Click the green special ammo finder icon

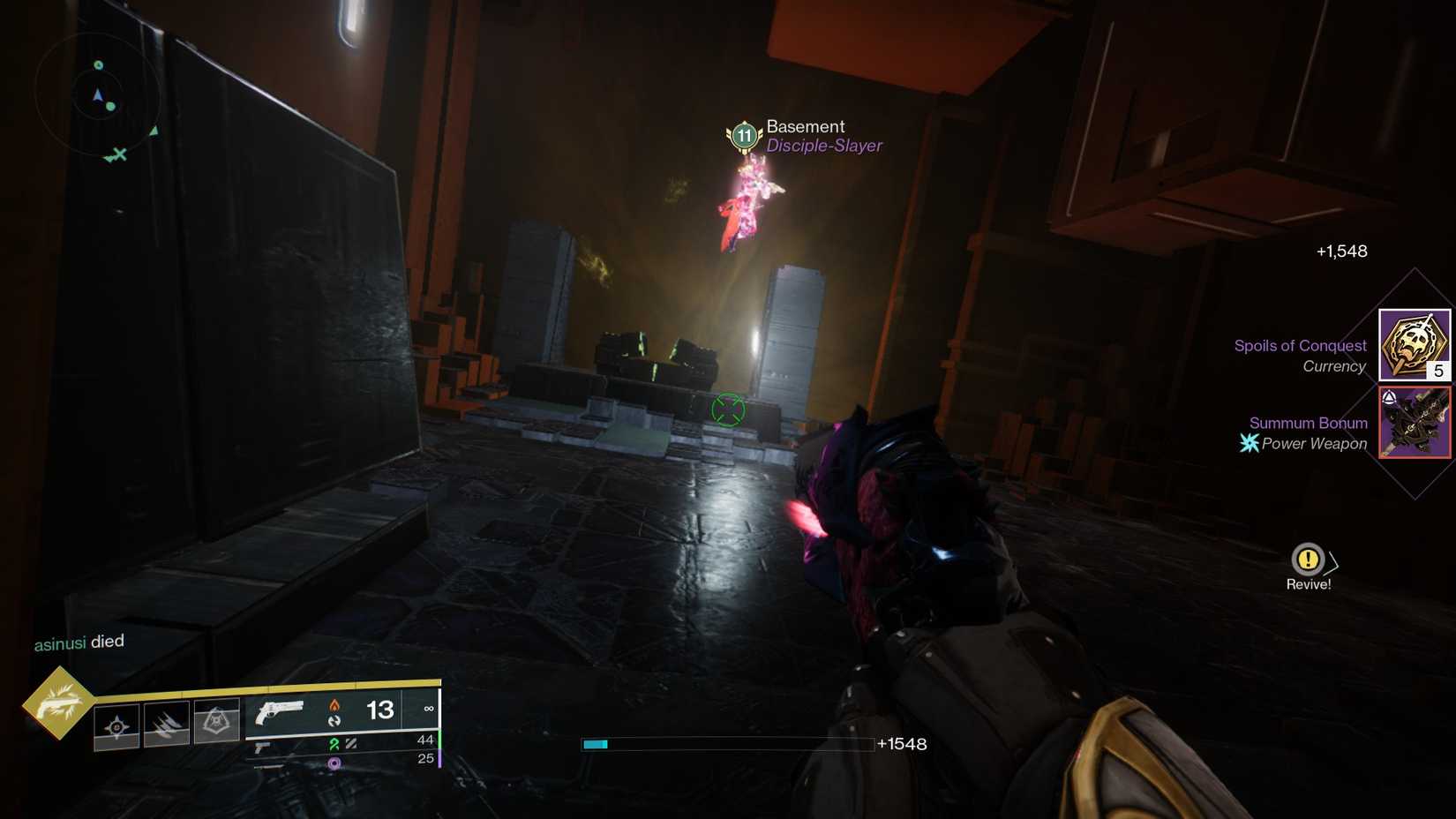(334, 744)
